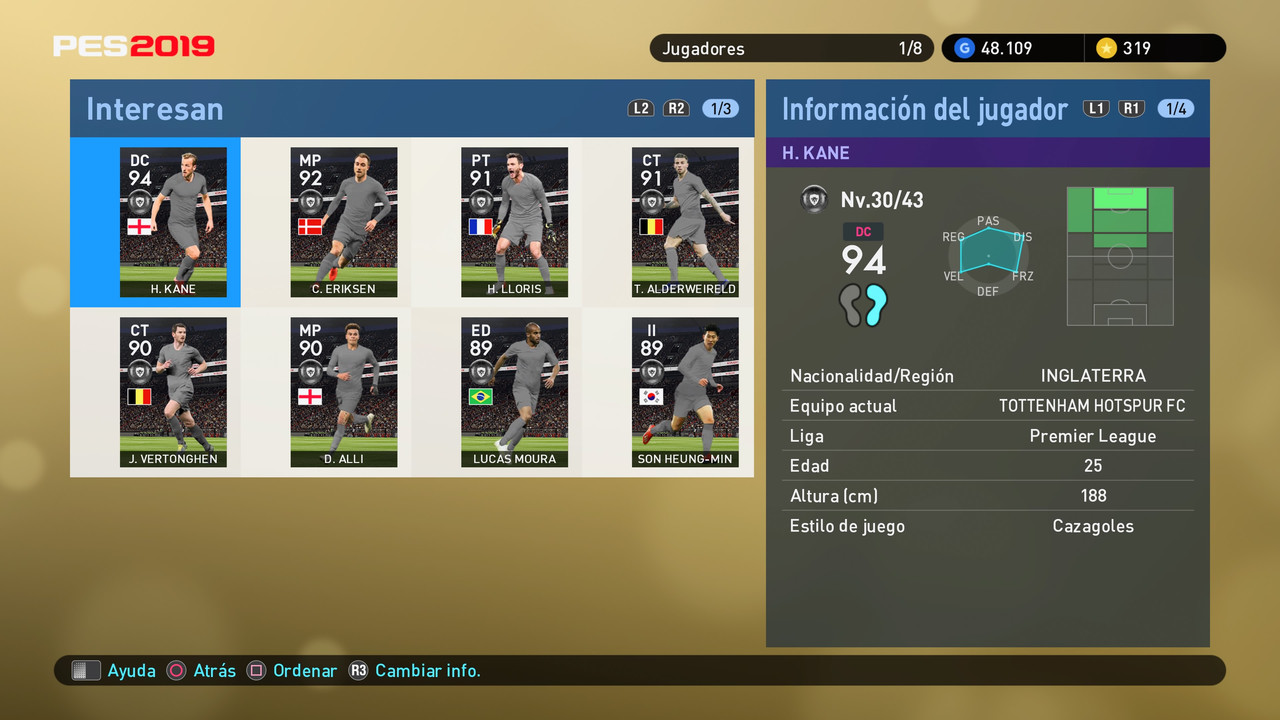Click Ordenar to sort players
Viewport: 1280px width, 720px height.
(305, 670)
